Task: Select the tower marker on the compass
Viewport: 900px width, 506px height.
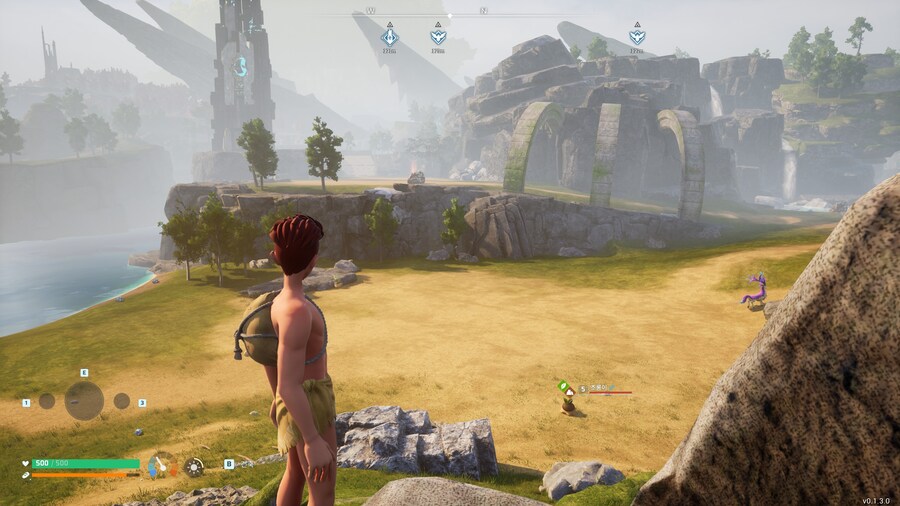Action: (x=390, y=37)
